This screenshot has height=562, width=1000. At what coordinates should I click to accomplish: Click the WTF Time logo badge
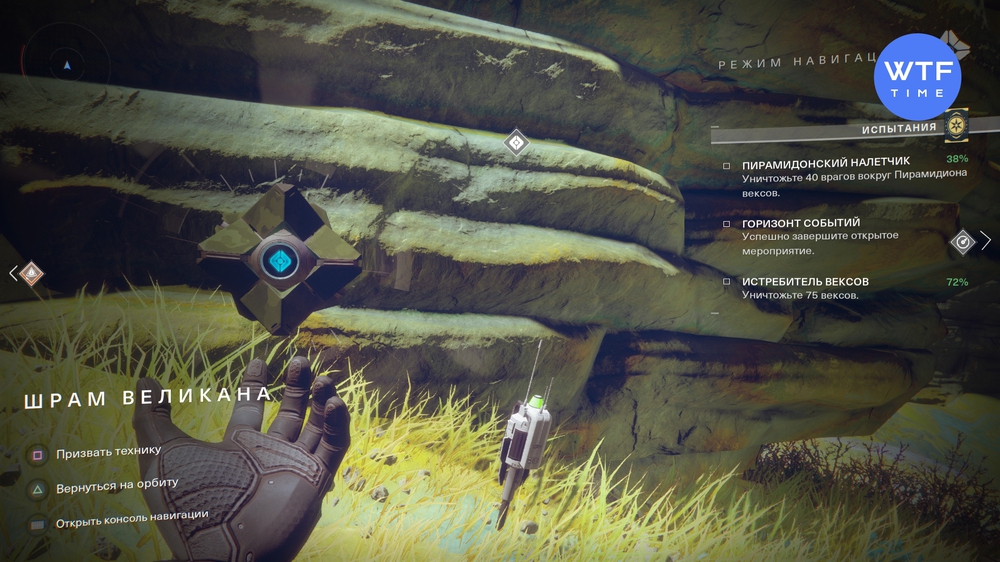917,76
